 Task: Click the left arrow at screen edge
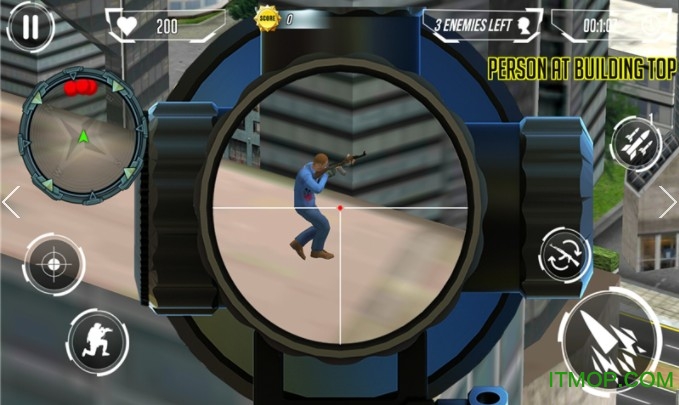11,202
